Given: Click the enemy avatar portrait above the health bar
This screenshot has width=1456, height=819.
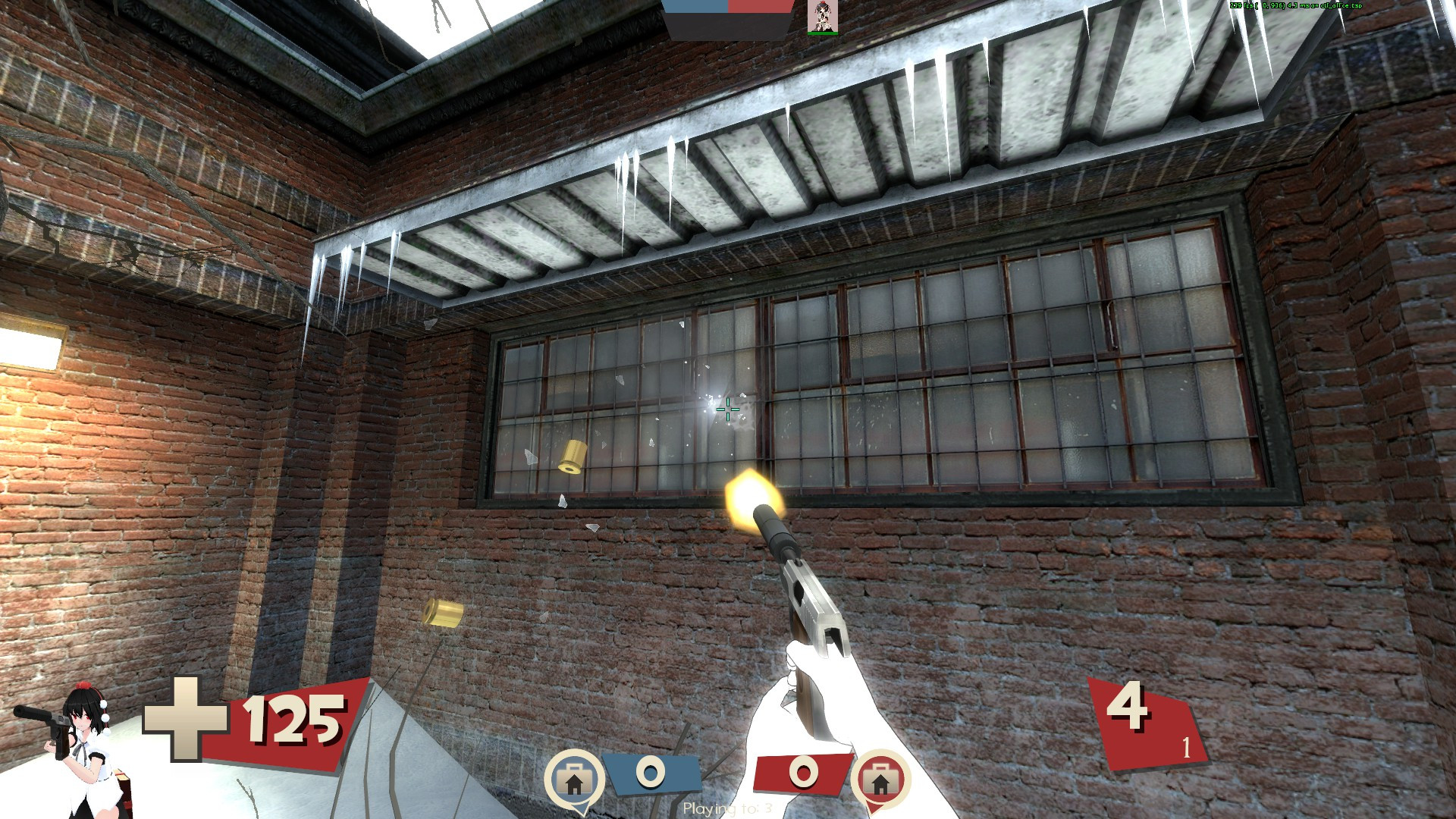Looking at the screenshot, I should (x=824, y=17).
